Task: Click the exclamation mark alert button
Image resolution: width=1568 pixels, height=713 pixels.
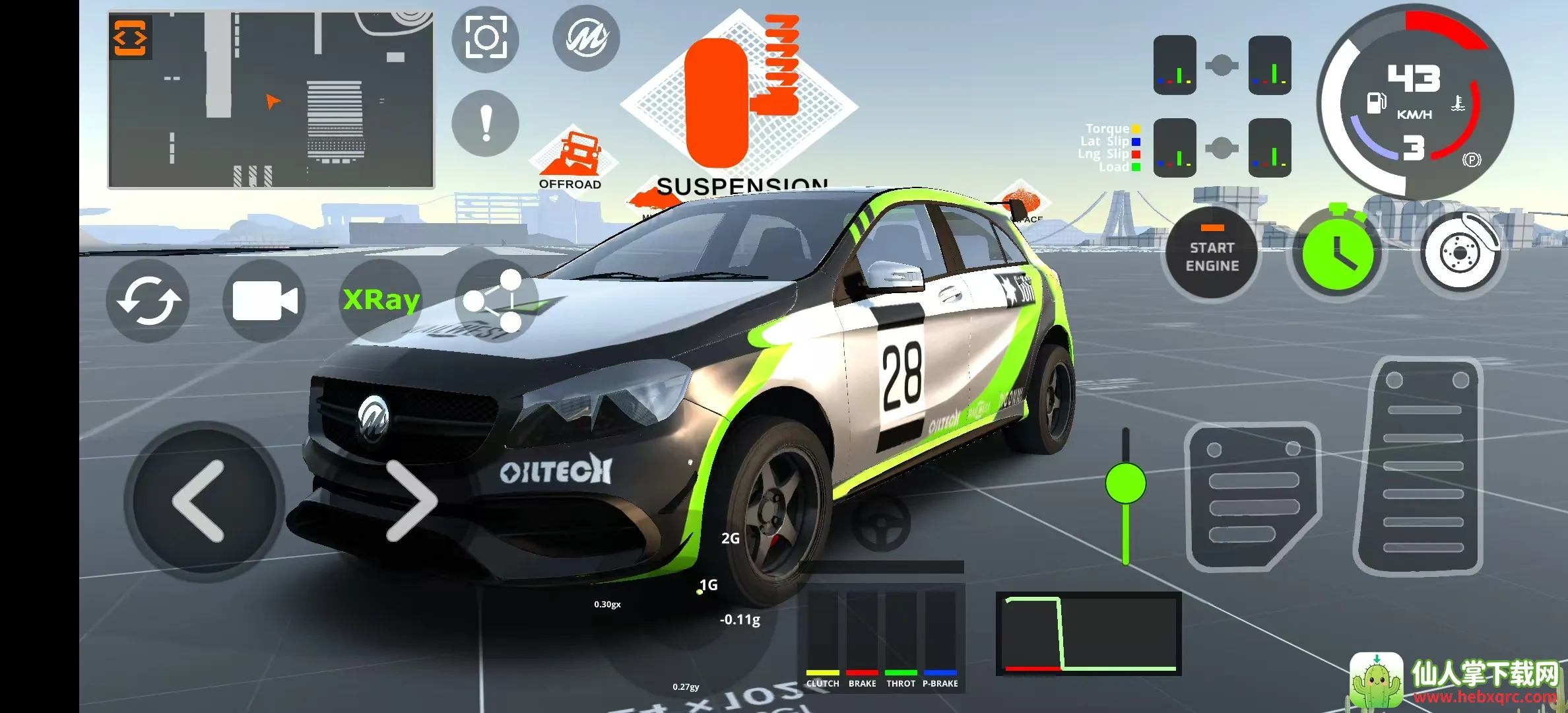Action: coord(486,123)
